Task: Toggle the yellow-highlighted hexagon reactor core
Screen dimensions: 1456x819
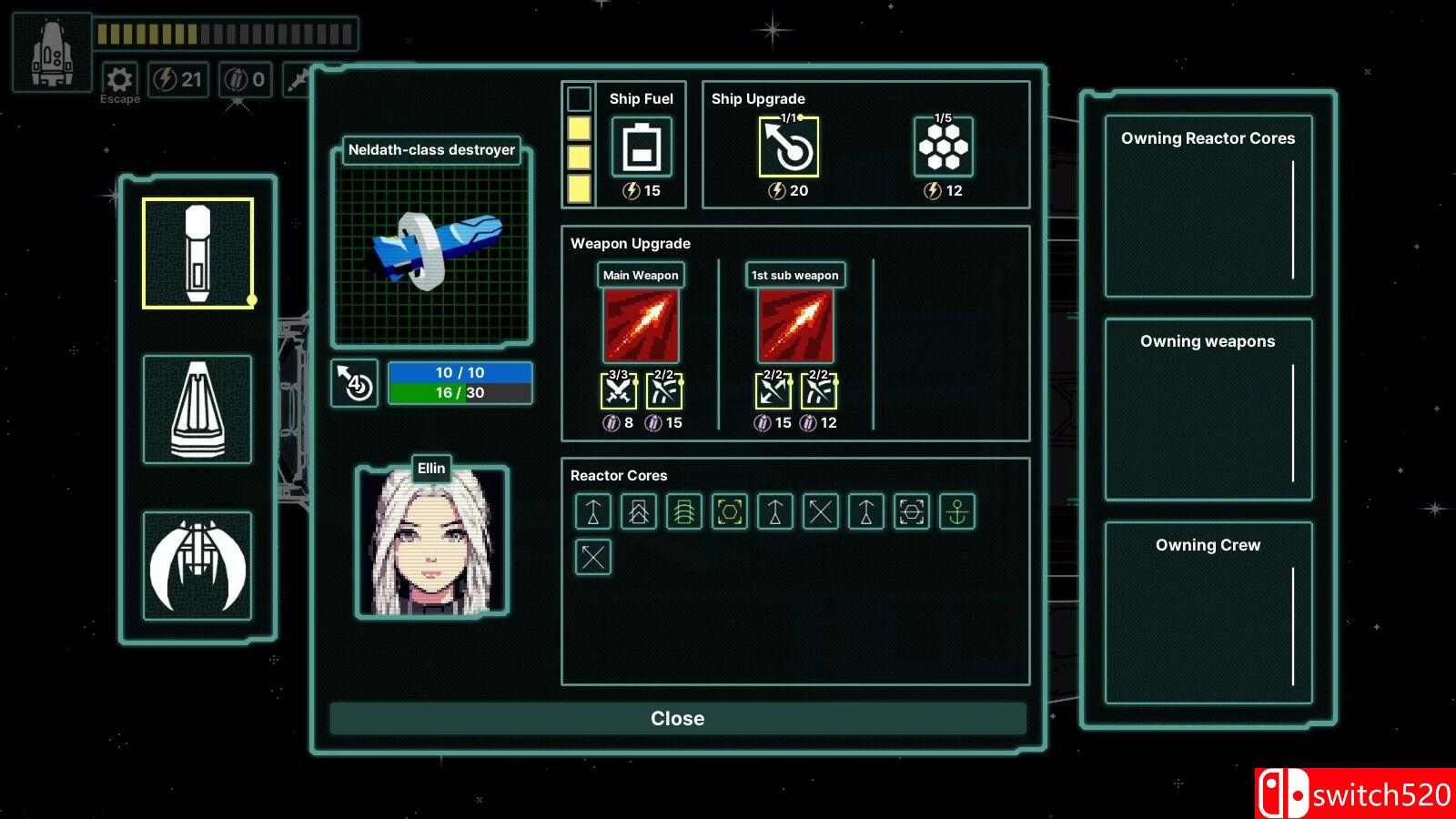Action: coord(729,512)
